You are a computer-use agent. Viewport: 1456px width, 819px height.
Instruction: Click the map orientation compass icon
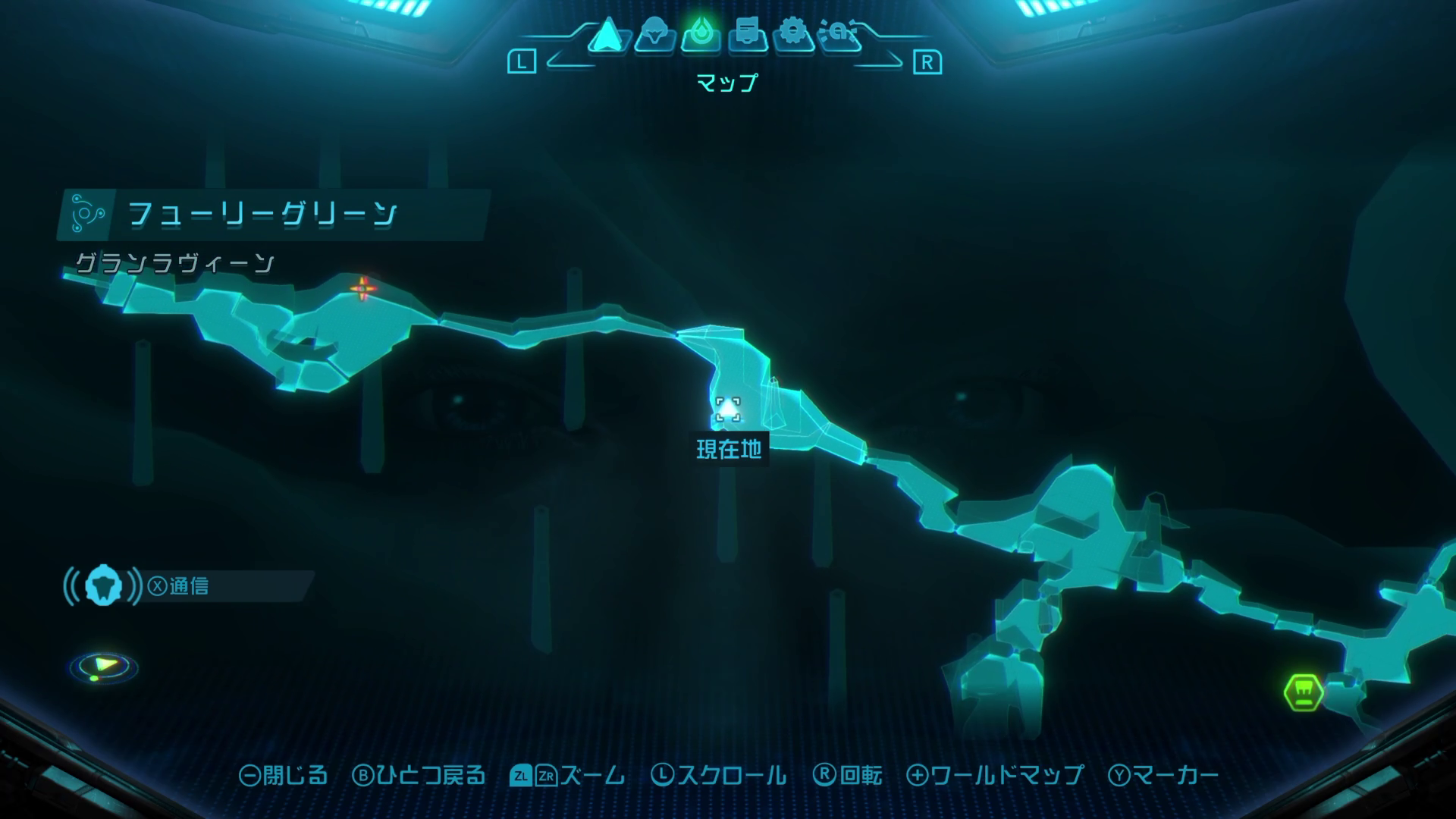point(104,667)
